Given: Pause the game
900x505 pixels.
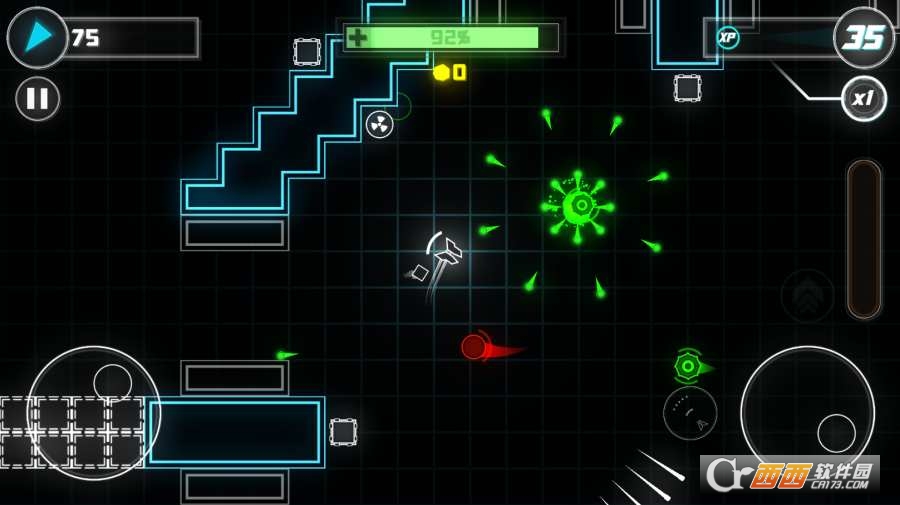Looking at the screenshot, I should (37, 99).
